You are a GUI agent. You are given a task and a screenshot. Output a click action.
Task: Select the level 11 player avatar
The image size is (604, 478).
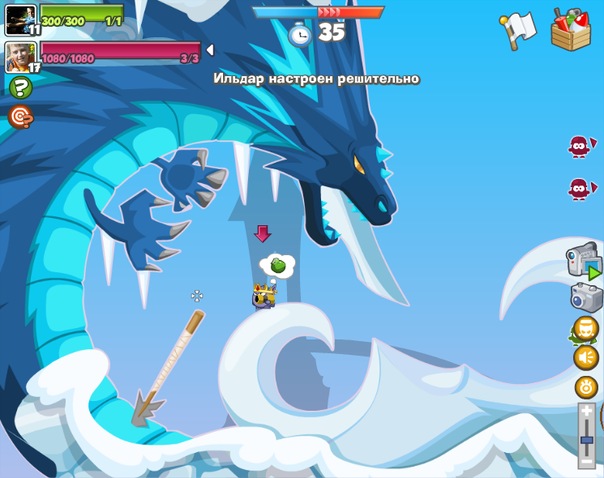click(20, 19)
